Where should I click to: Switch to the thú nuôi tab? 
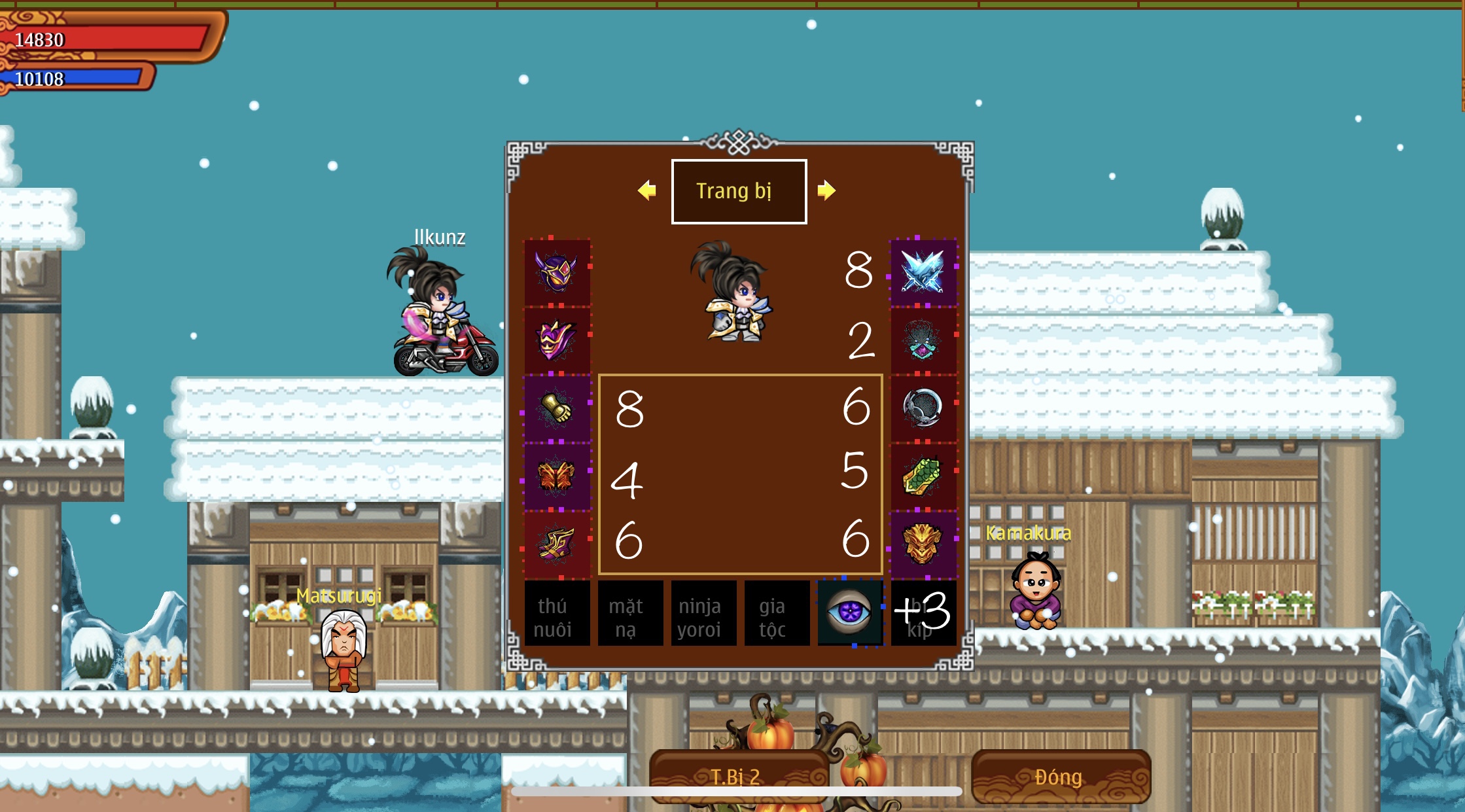tap(557, 614)
